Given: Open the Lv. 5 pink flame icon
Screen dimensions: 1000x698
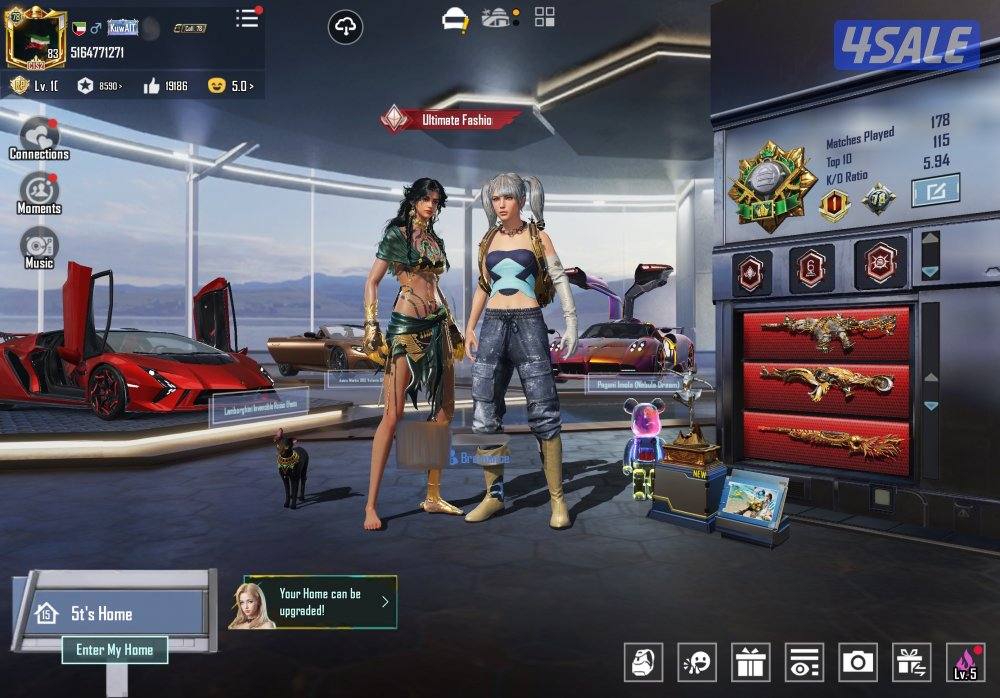Looking at the screenshot, I should click(x=965, y=662).
